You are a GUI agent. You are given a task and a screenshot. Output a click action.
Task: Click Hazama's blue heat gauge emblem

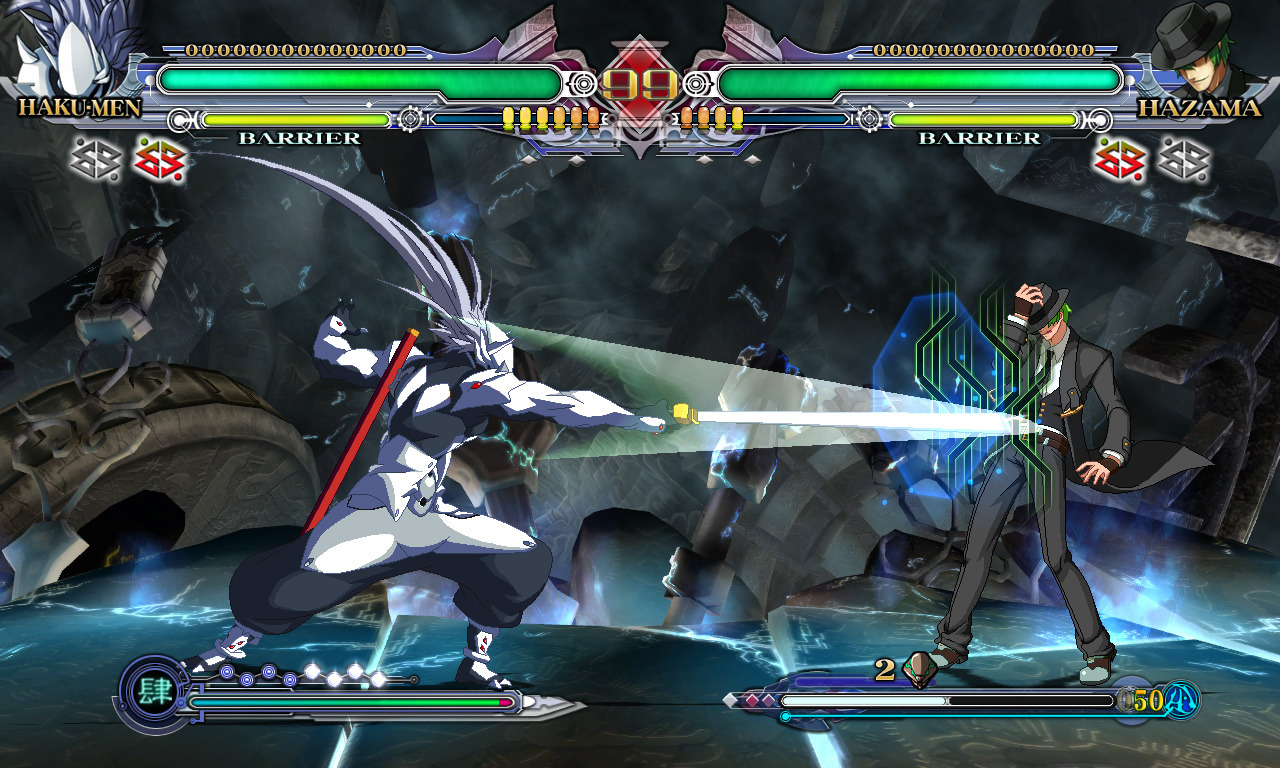click(x=1182, y=700)
